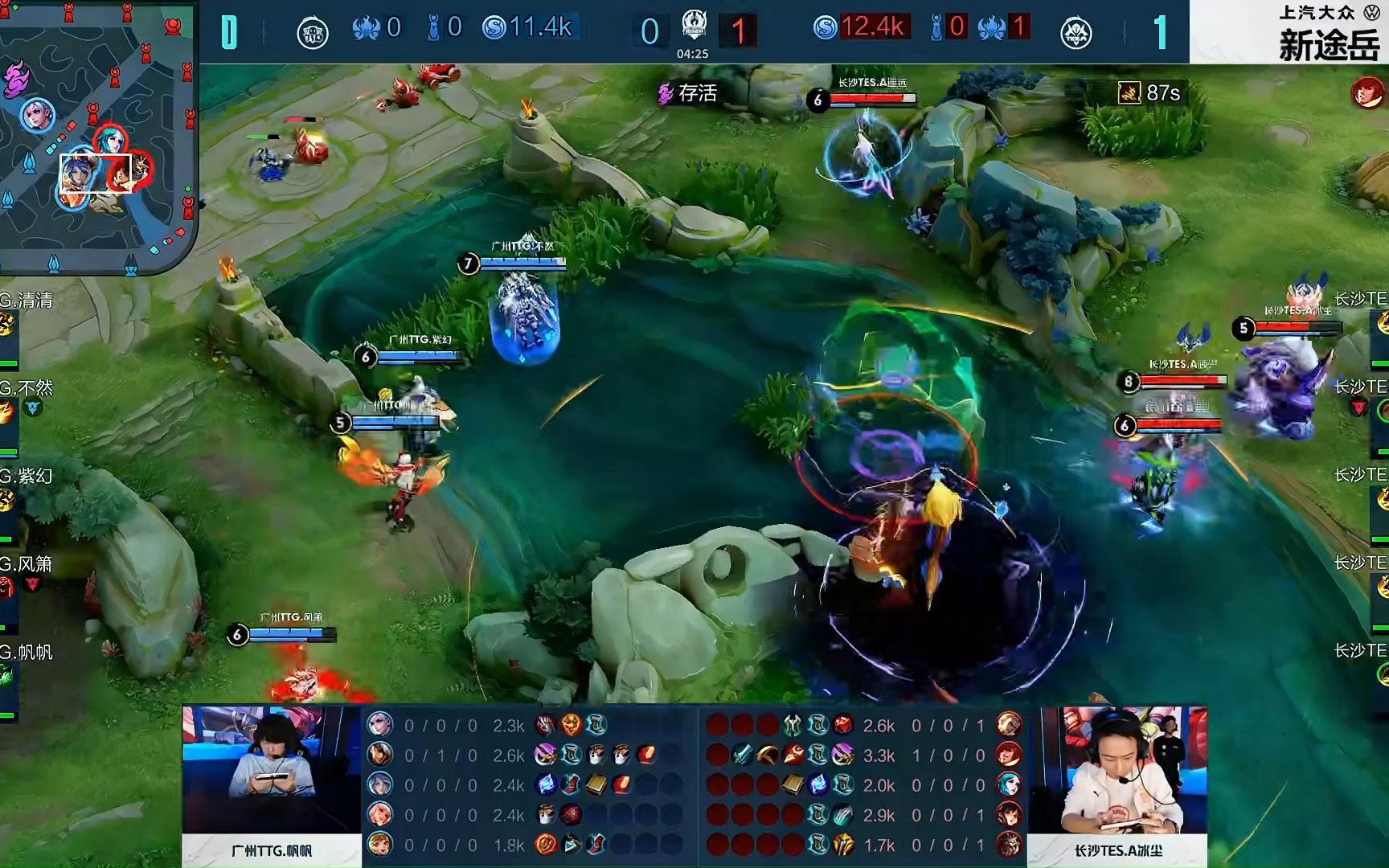Viewport: 1389px width, 868px height.
Task: Select player 紫幻 in the left sidebar
Action: tap(27, 476)
